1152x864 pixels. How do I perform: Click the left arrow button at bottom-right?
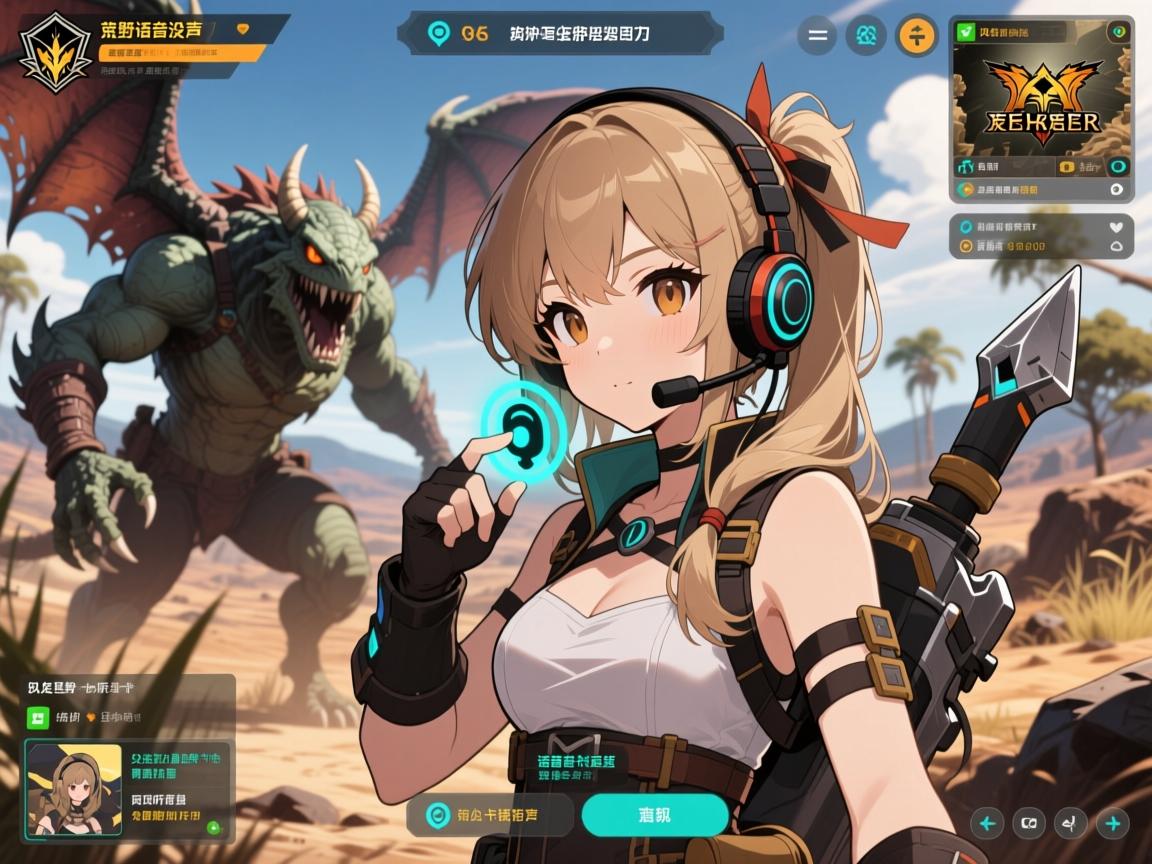(x=988, y=824)
